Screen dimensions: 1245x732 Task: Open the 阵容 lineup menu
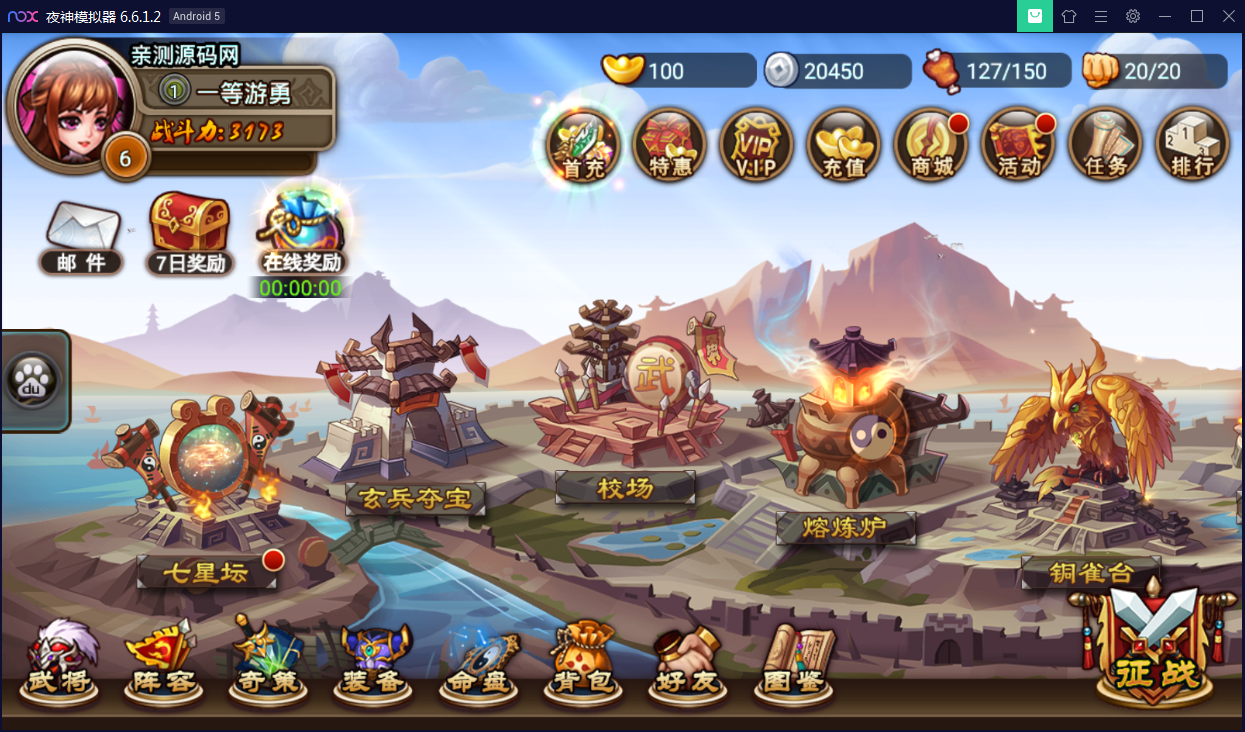pyautogui.click(x=161, y=662)
